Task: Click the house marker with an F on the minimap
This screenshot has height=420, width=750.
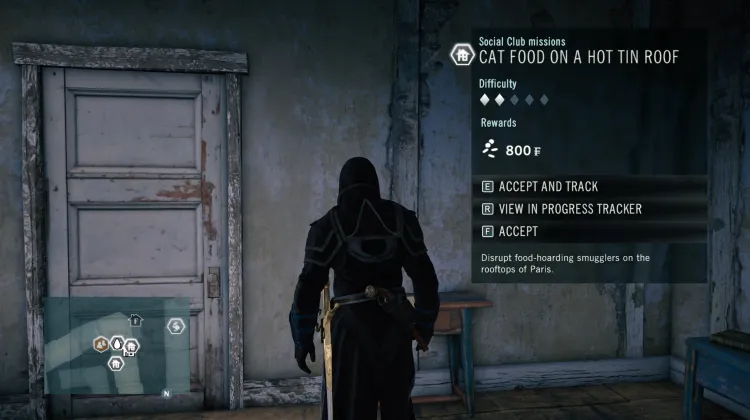Action: [x=137, y=321]
